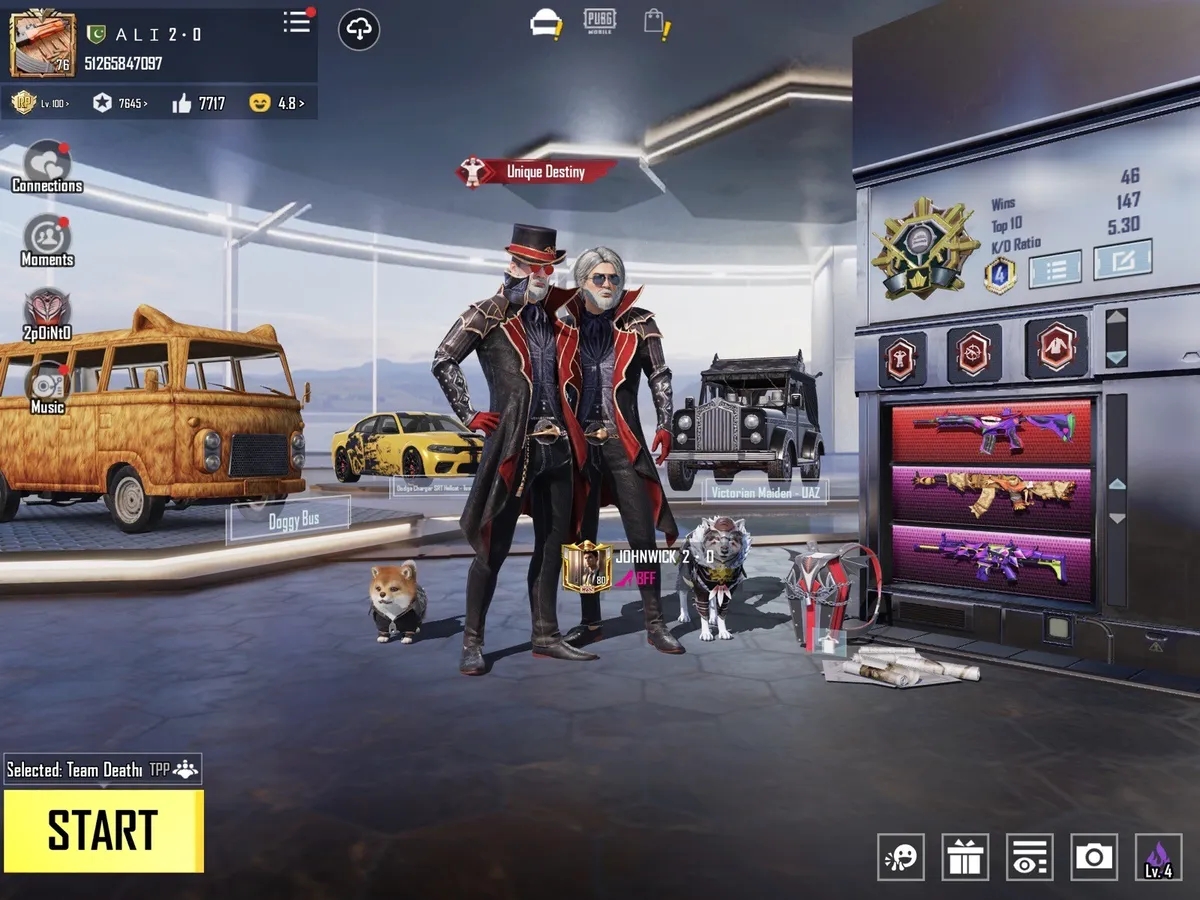This screenshot has width=1200, height=900.
Task: Open the Moments feed
Action: (x=47, y=241)
